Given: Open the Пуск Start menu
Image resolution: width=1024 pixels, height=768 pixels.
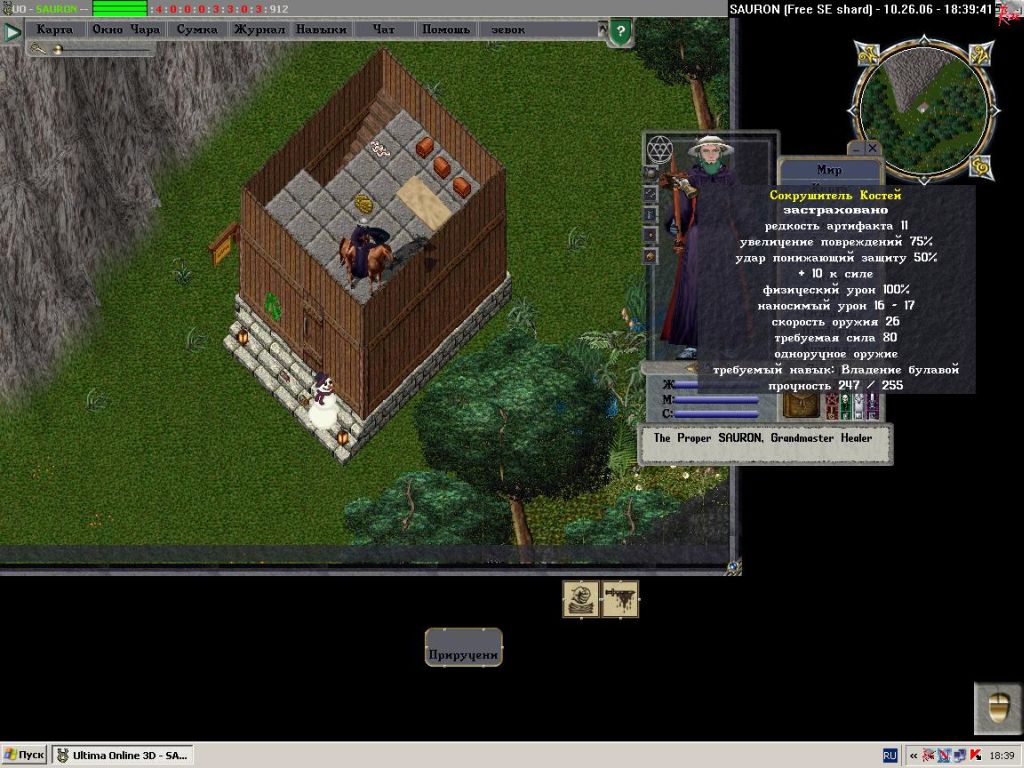Looking at the screenshot, I should (x=25, y=755).
